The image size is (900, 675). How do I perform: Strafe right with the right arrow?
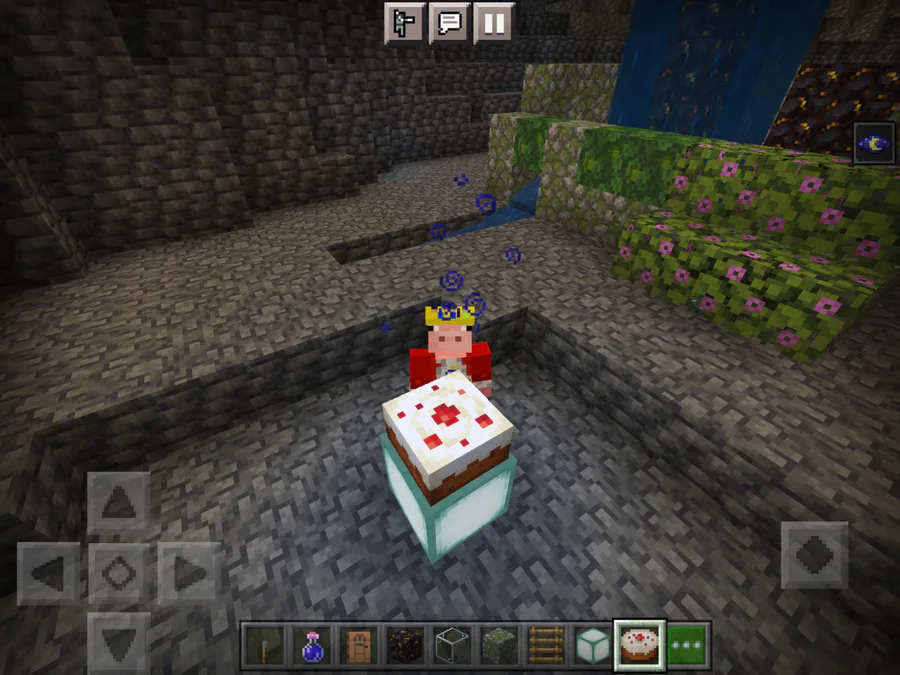[x=188, y=573]
